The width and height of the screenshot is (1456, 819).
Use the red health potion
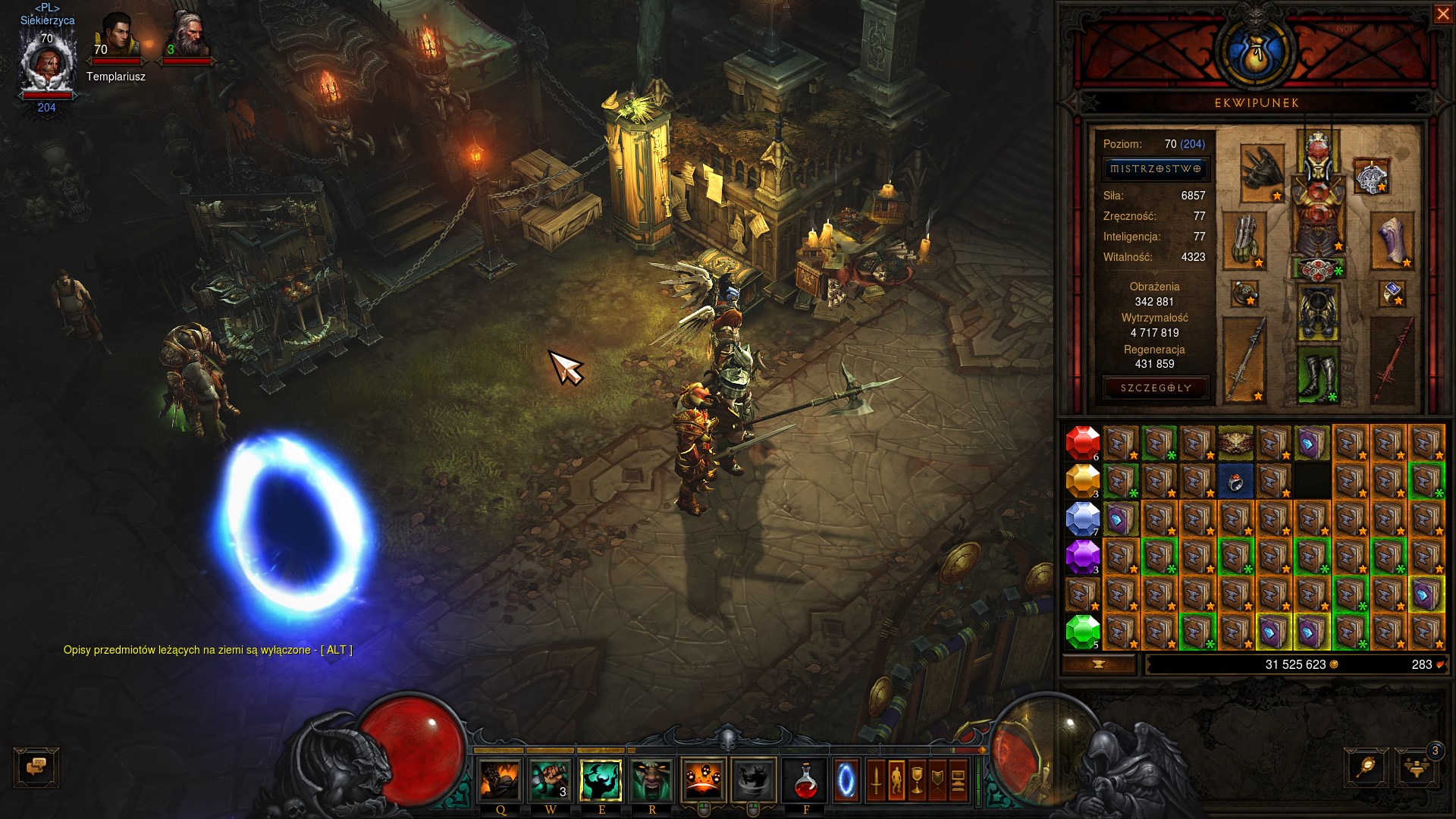pyautogui.click(x=805, y=780)
